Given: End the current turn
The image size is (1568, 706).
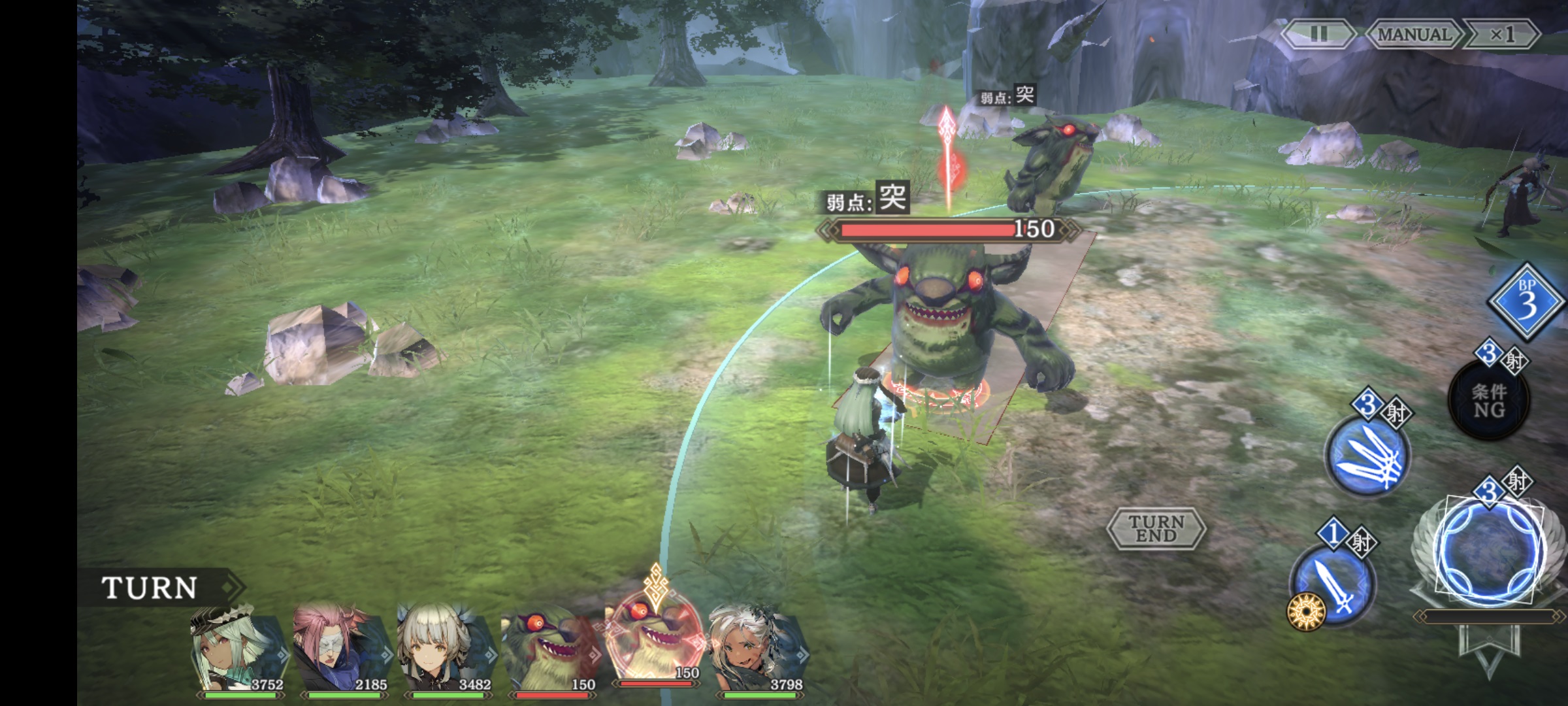Looking at the screenshot, I should (1156, 528).
